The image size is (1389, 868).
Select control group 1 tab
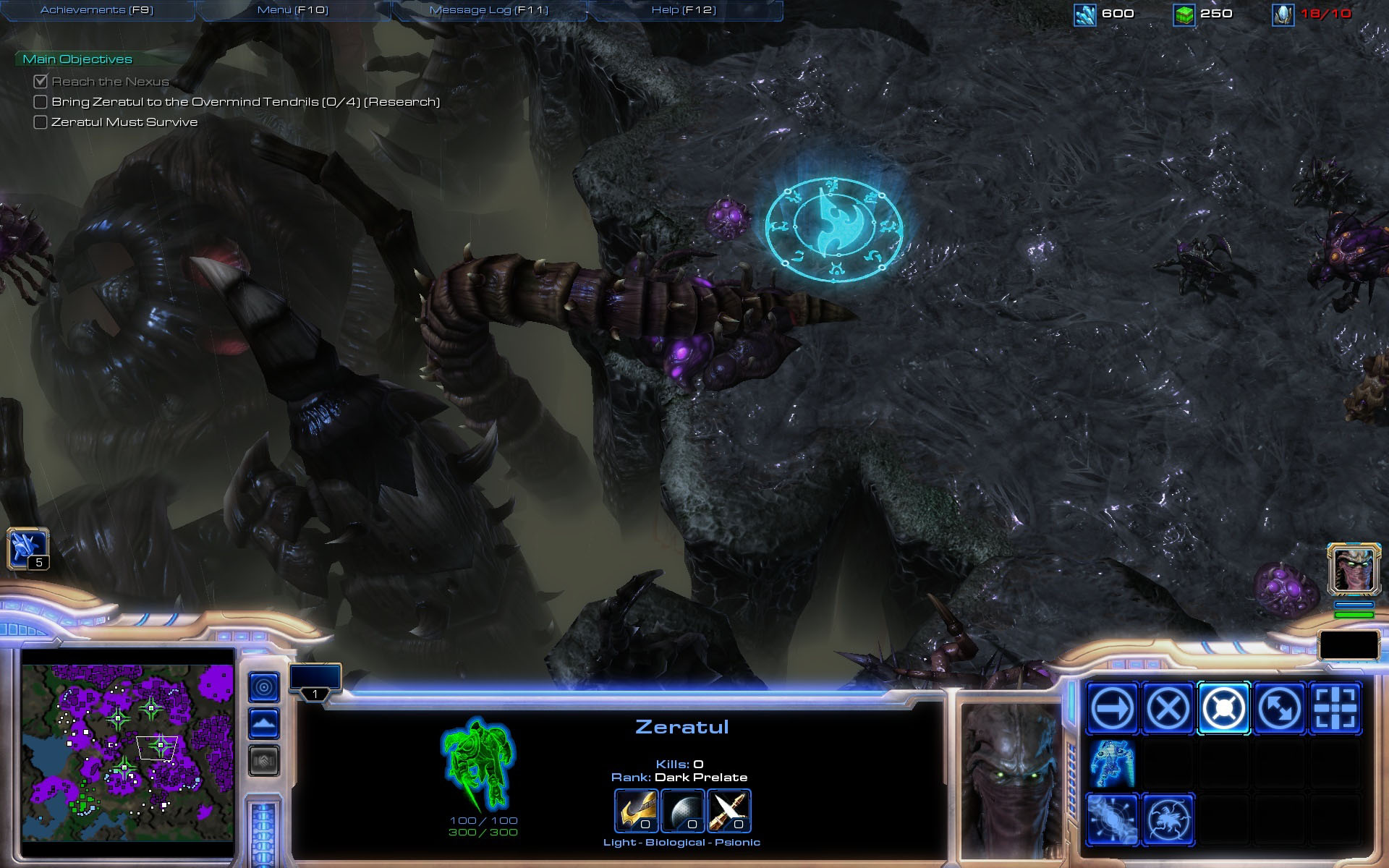(315, 682)
